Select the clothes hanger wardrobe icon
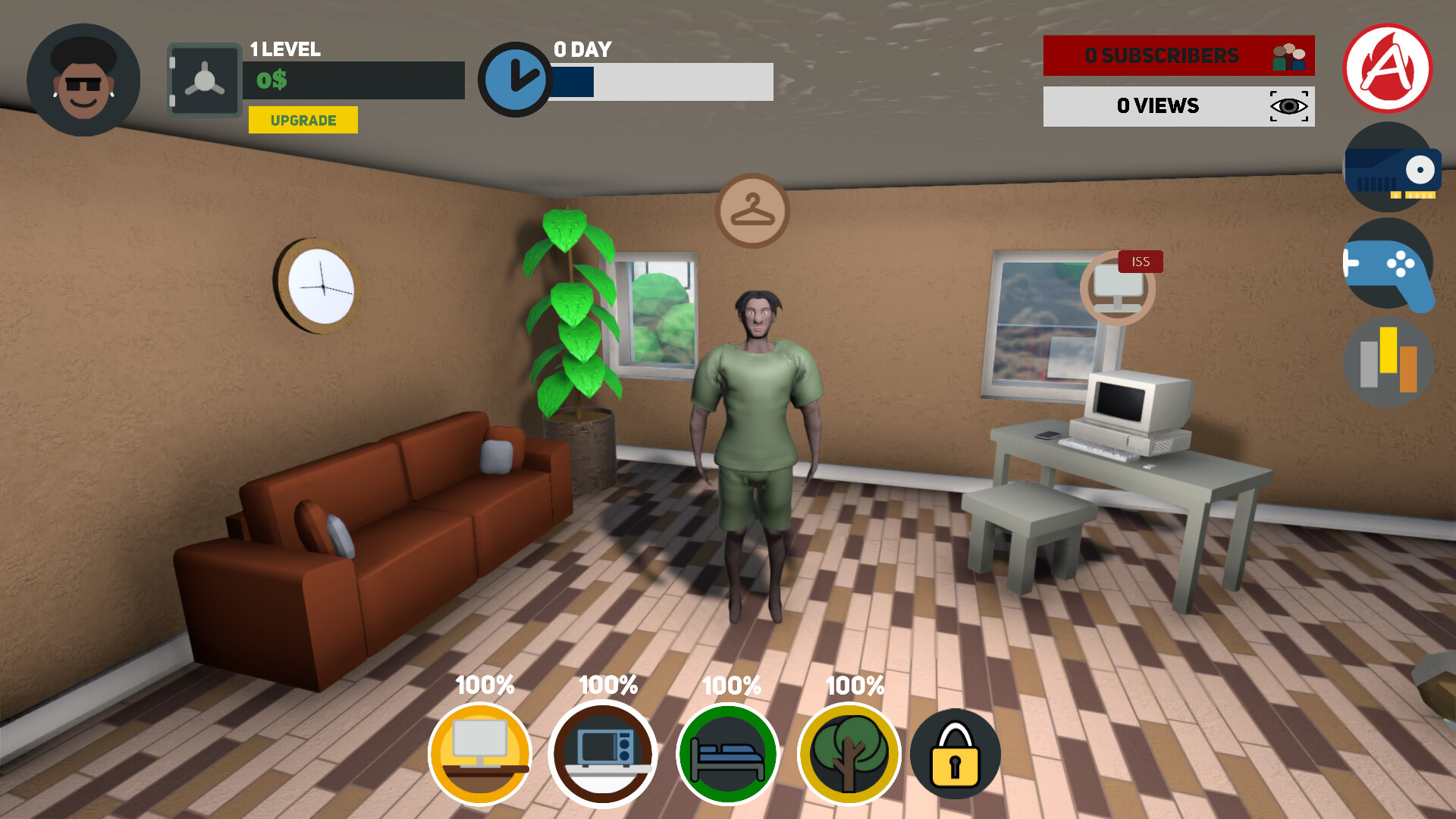Viewport: 1456px width, 819px height. 752,211
